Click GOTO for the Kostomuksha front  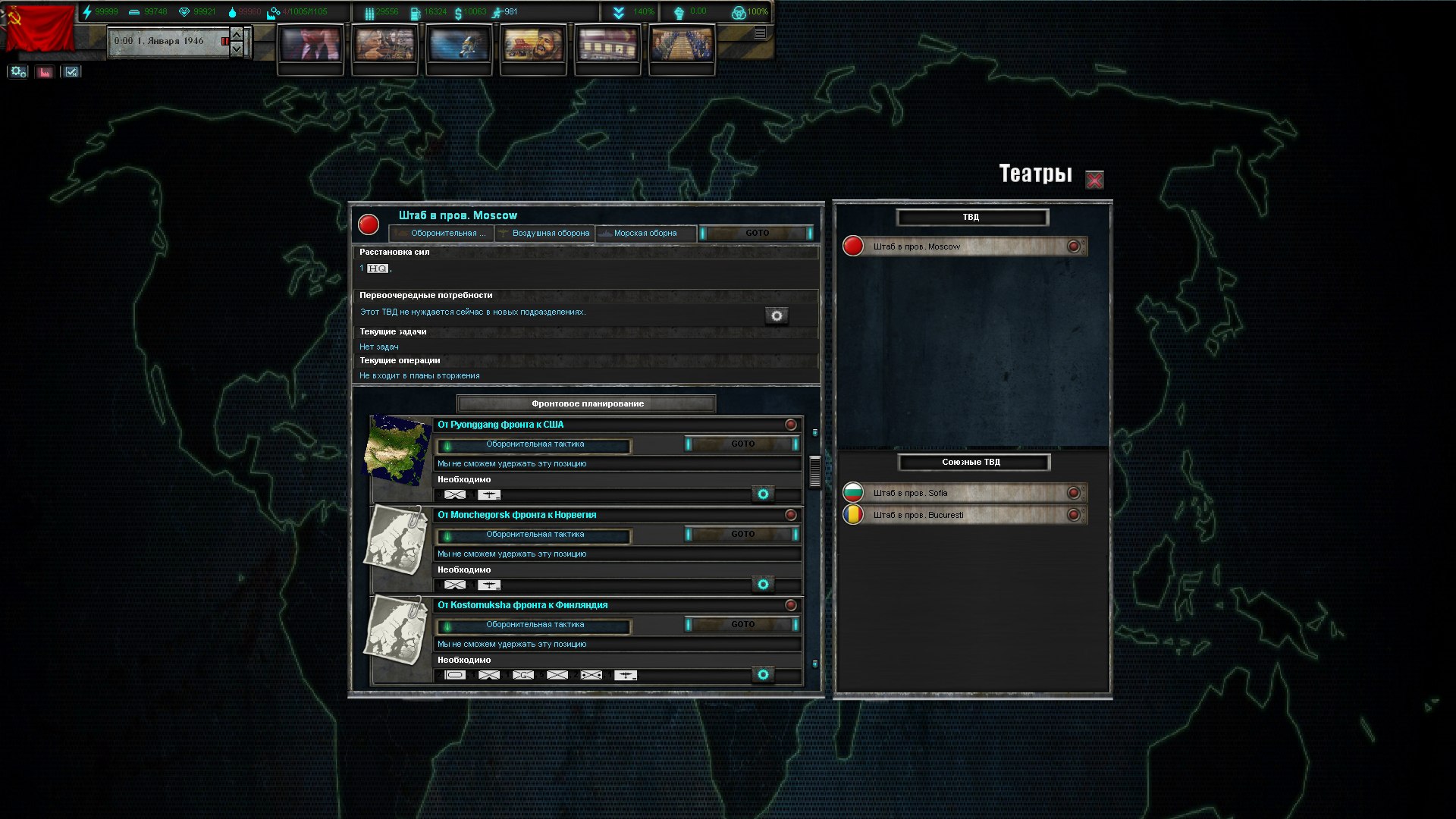pyautogui.click(x=742, y=625)
